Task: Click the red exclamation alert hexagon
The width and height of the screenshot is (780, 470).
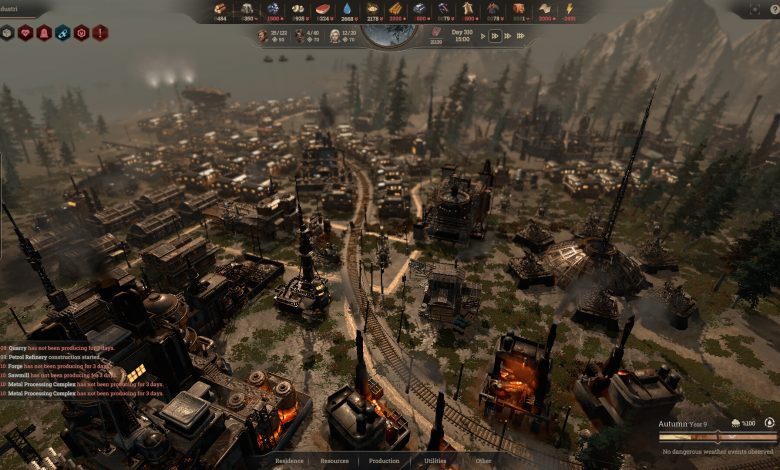Action: (101, 33)
